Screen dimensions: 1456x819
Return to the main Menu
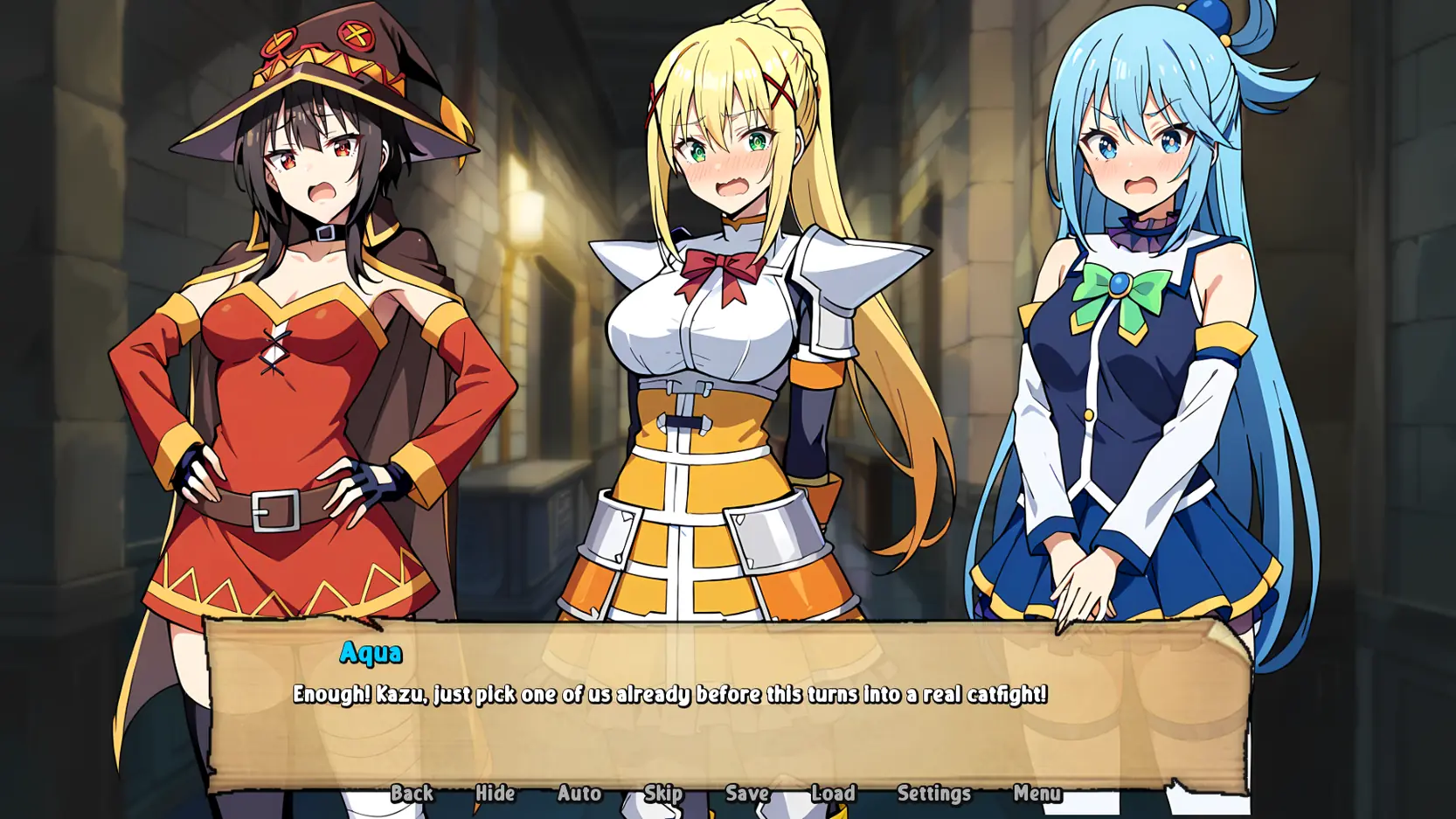pyautogui.click(x=1037, y=793)
